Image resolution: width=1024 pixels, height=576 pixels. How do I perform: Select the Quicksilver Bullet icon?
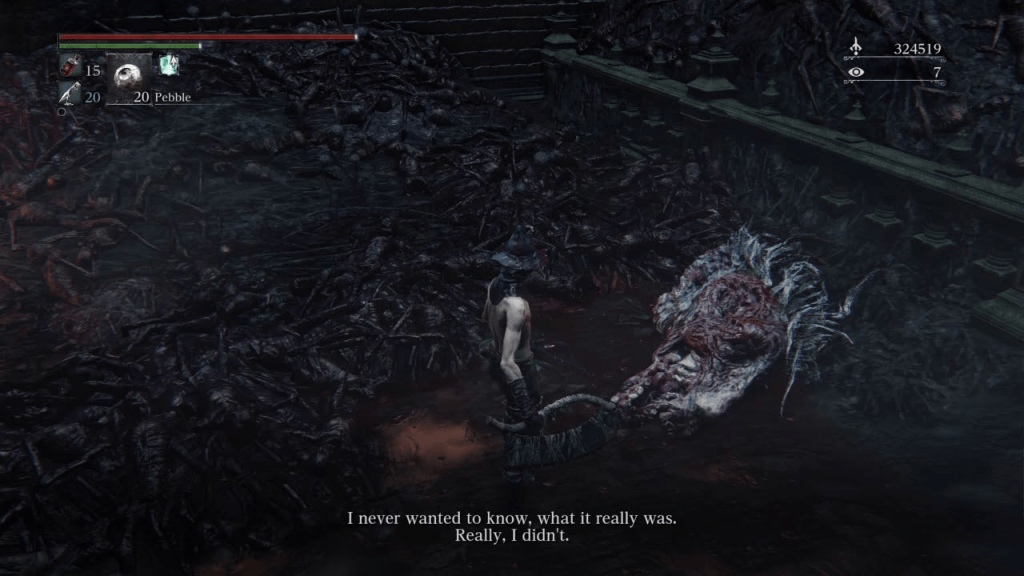click(x=69, y=96)
